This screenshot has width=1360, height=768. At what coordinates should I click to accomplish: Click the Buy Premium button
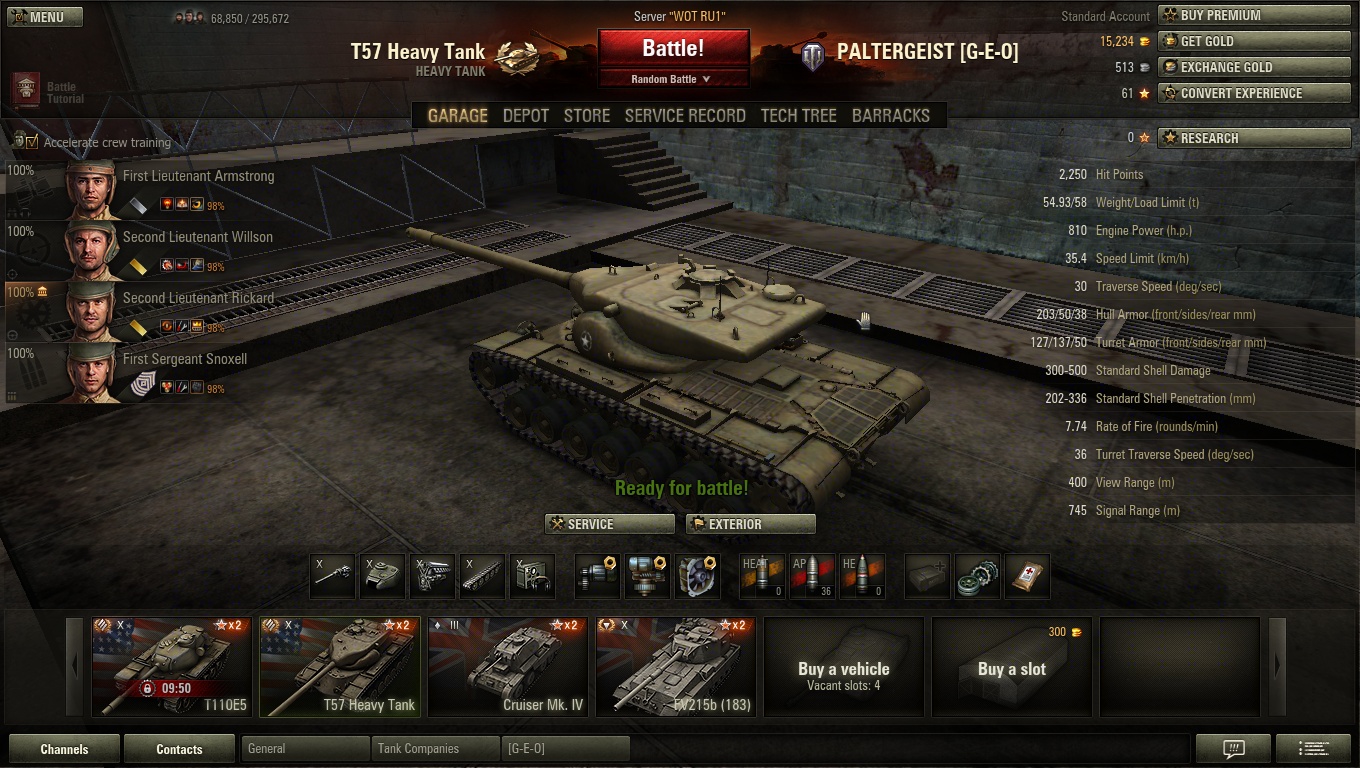click(x=1254, y=15)
